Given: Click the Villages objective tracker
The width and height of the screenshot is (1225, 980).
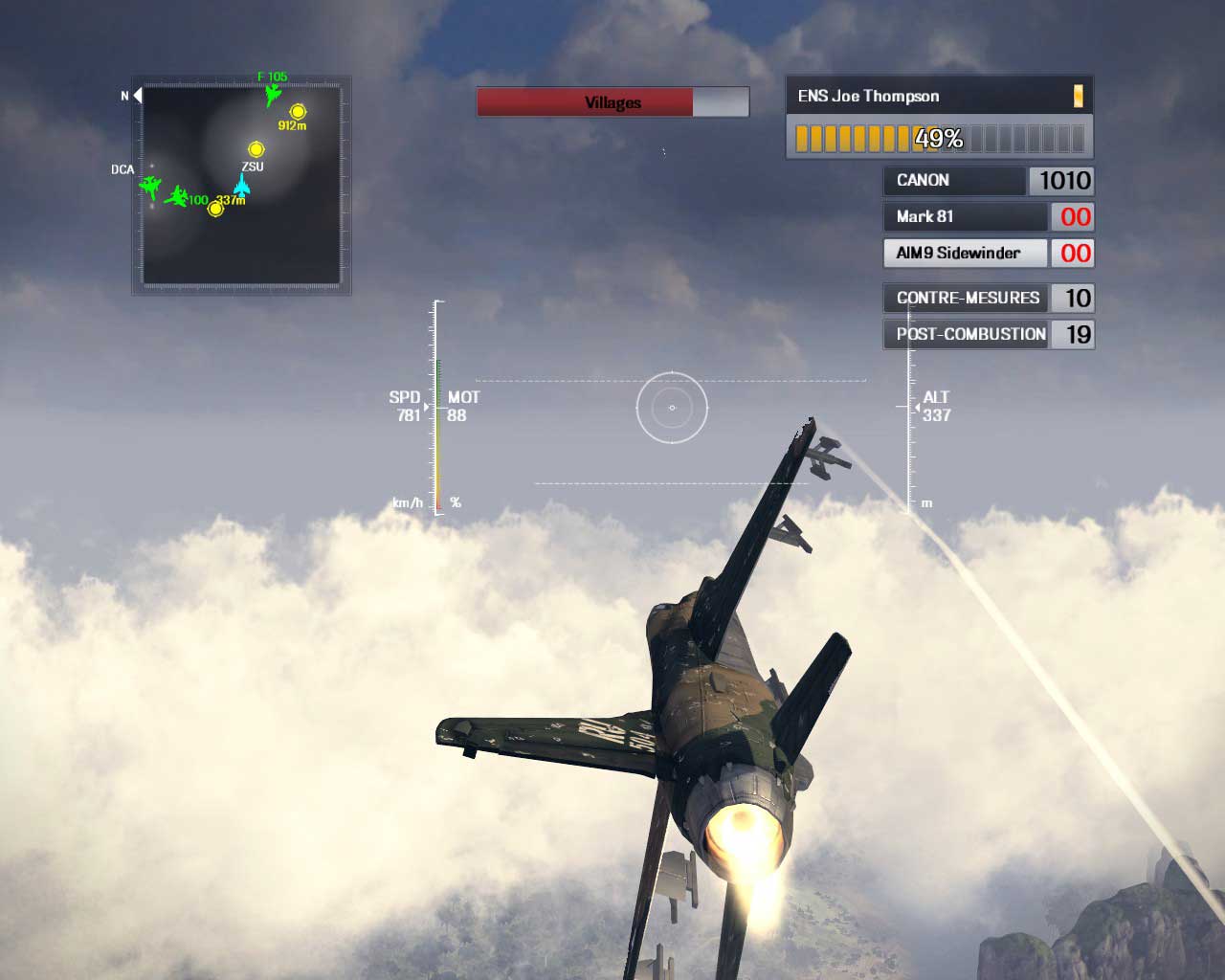Looking at the screenshot, I should point(612,102).
